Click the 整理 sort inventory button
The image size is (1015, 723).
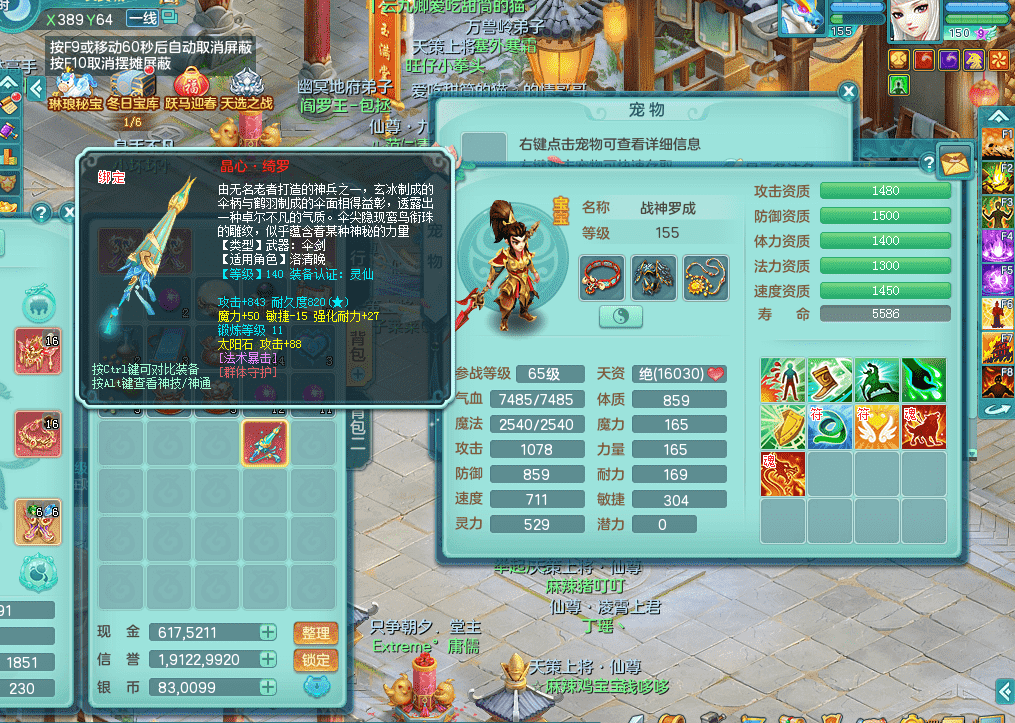coord(315,633)
